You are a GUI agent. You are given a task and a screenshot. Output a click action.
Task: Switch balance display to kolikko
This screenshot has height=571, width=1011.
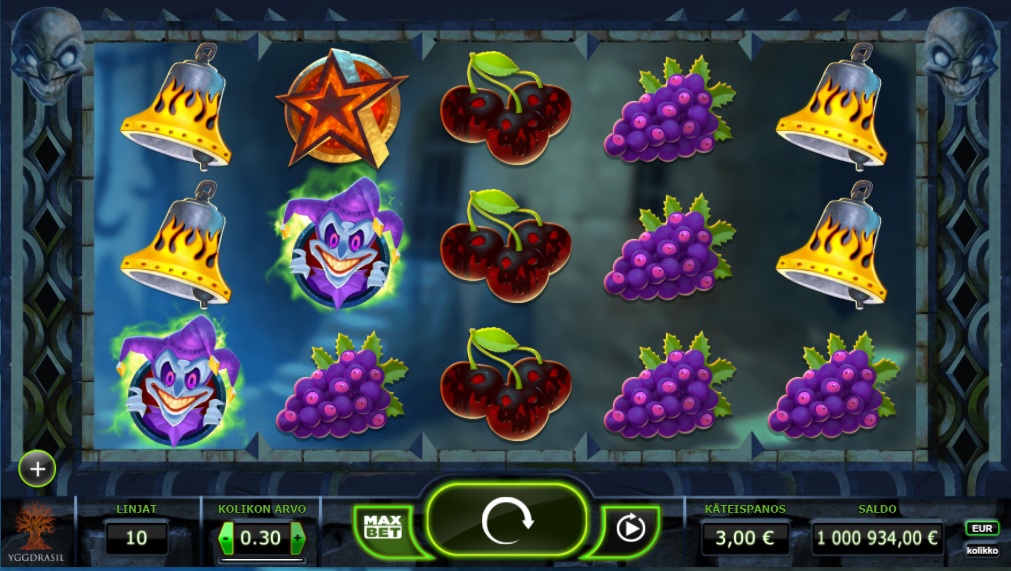pos(981,550)
